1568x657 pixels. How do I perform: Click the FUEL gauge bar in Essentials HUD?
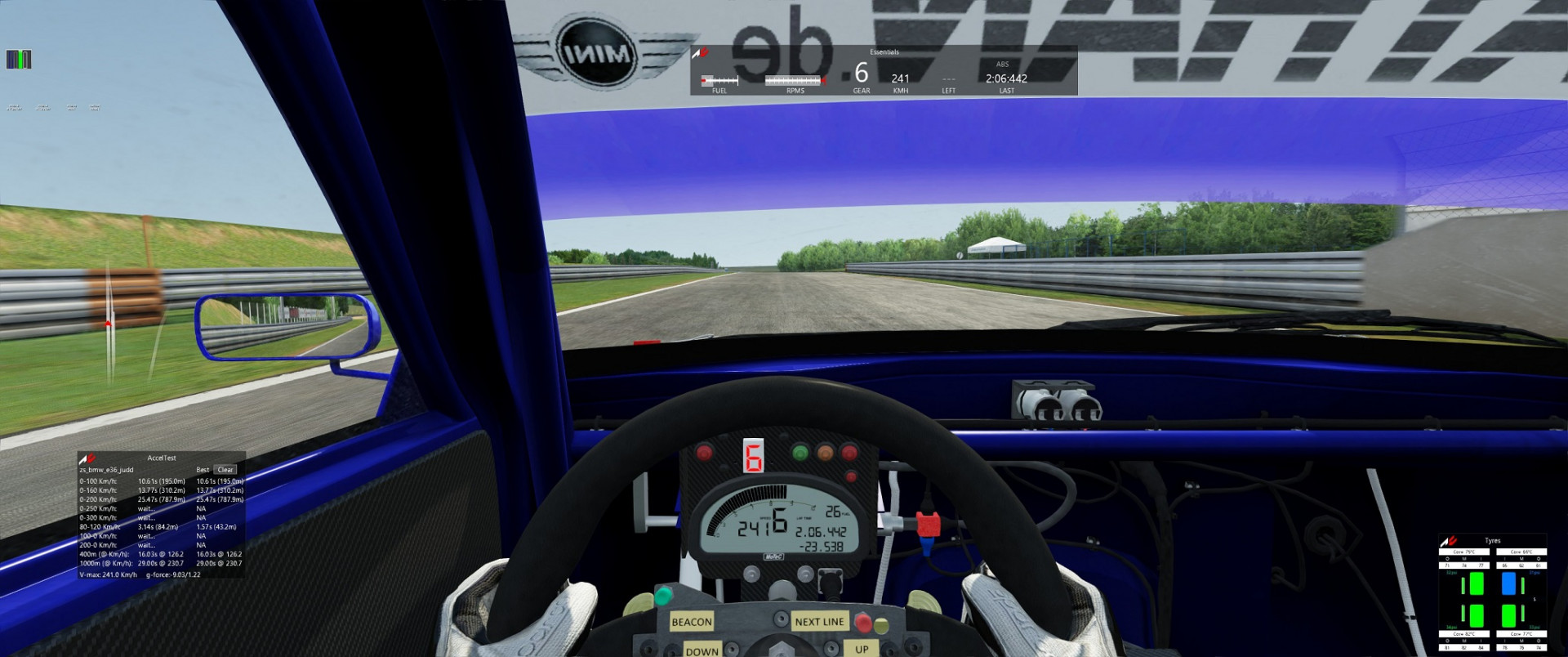click(720, 80)
